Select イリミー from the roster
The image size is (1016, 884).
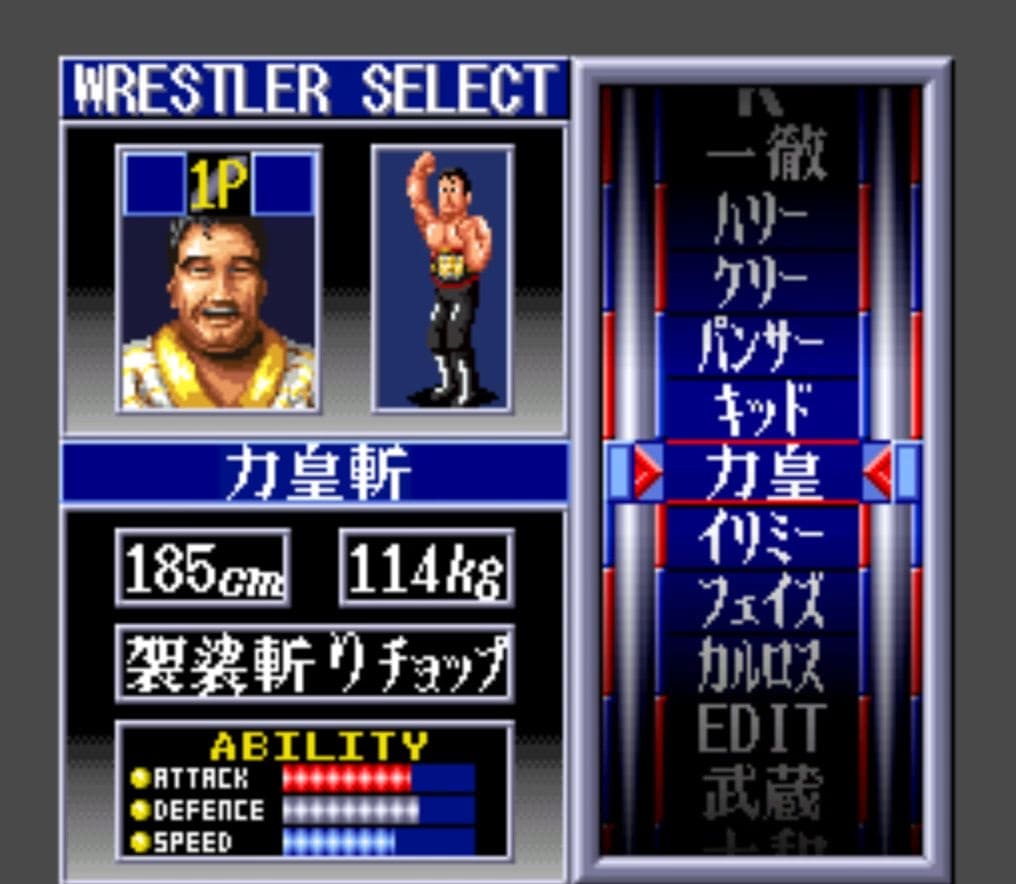coord(762,536)
